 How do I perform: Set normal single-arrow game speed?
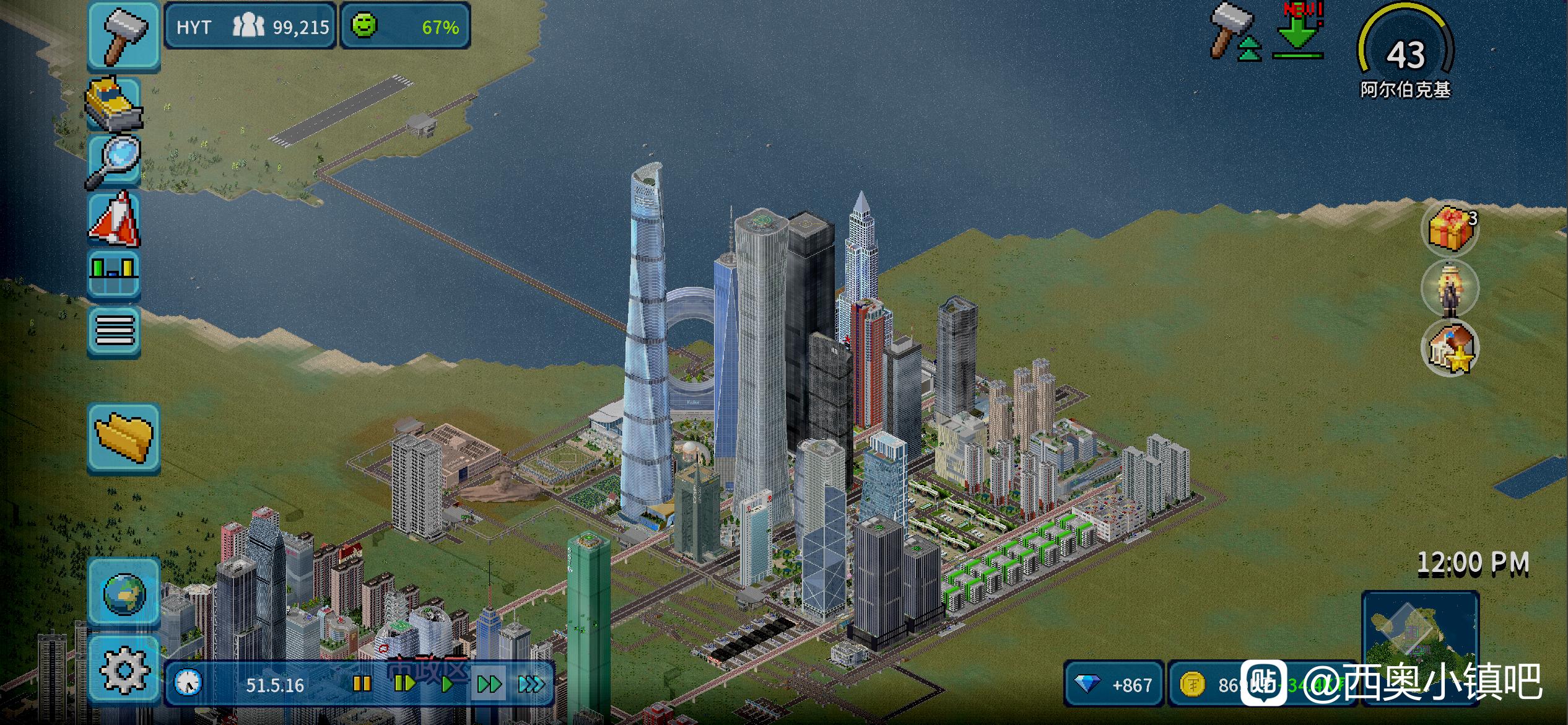pyautogui.click(x=446, y=684)
